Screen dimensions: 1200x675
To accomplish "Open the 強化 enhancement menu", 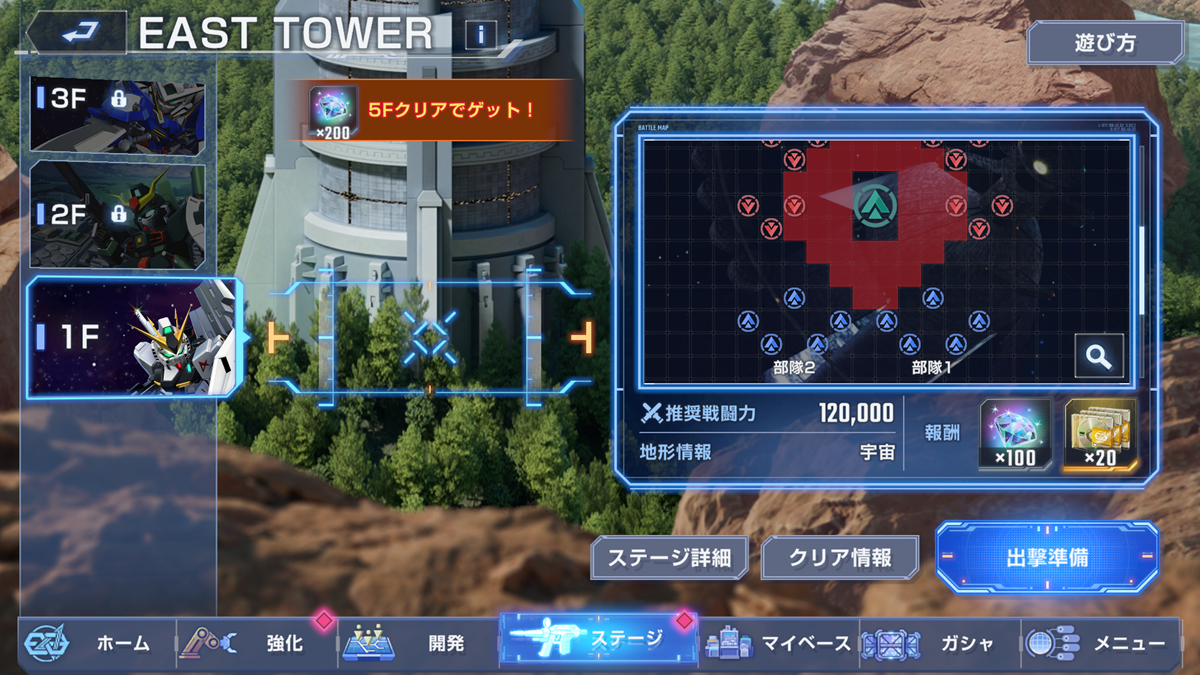I will point(257,643).
